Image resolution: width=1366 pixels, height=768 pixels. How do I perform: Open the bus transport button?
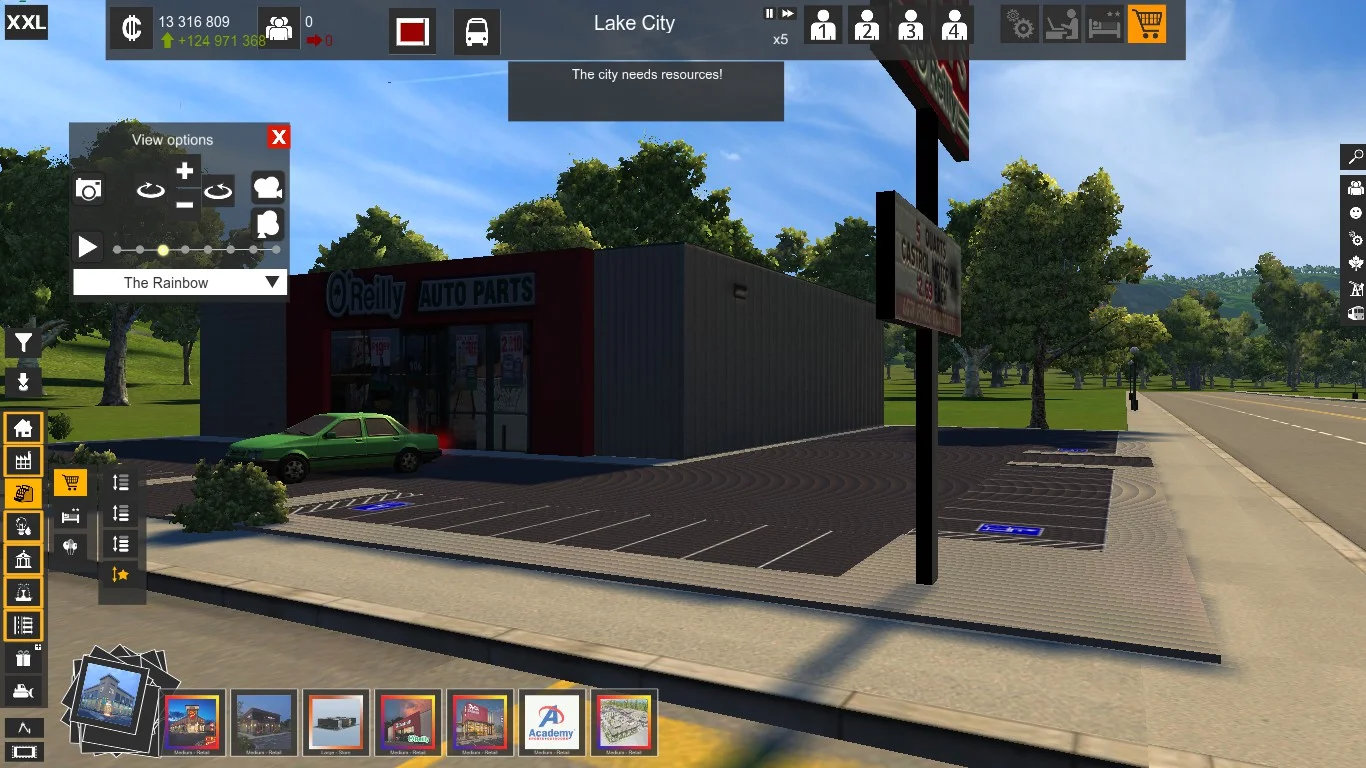pos(477,32)
